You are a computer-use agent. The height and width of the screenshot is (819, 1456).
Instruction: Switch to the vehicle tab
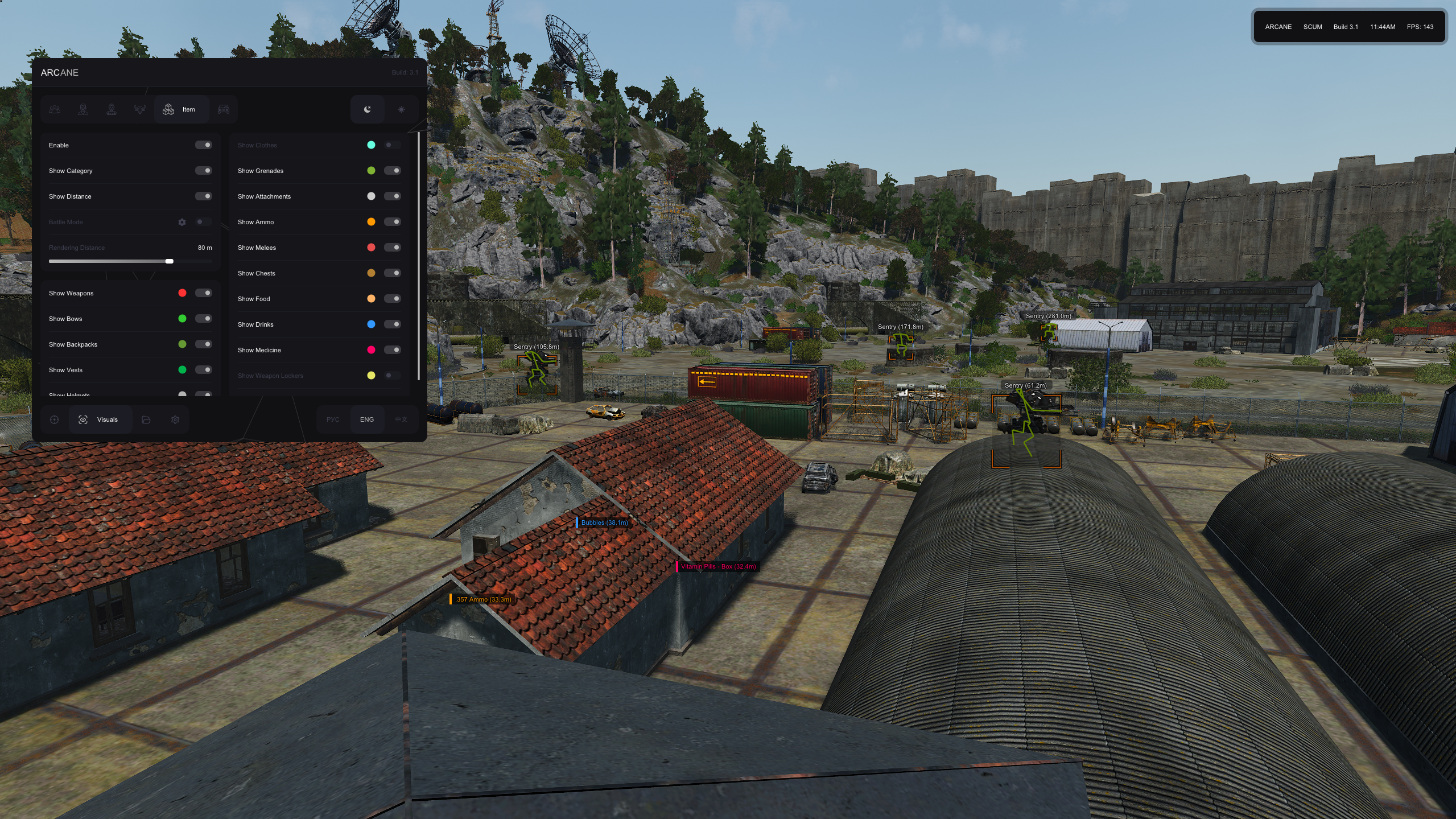pyautogui.click(x=224, y=109)
